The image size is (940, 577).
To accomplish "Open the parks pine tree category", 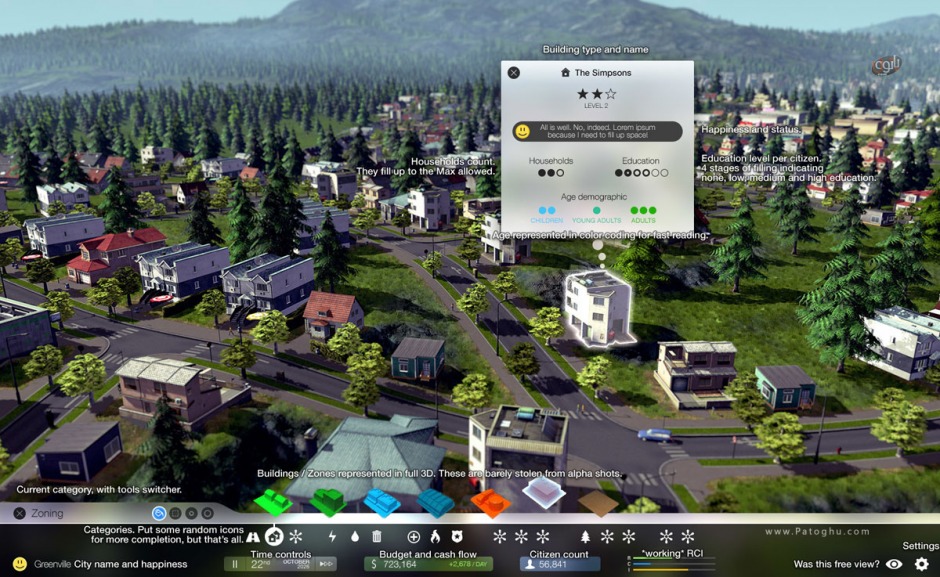I will tap(585, 537).
